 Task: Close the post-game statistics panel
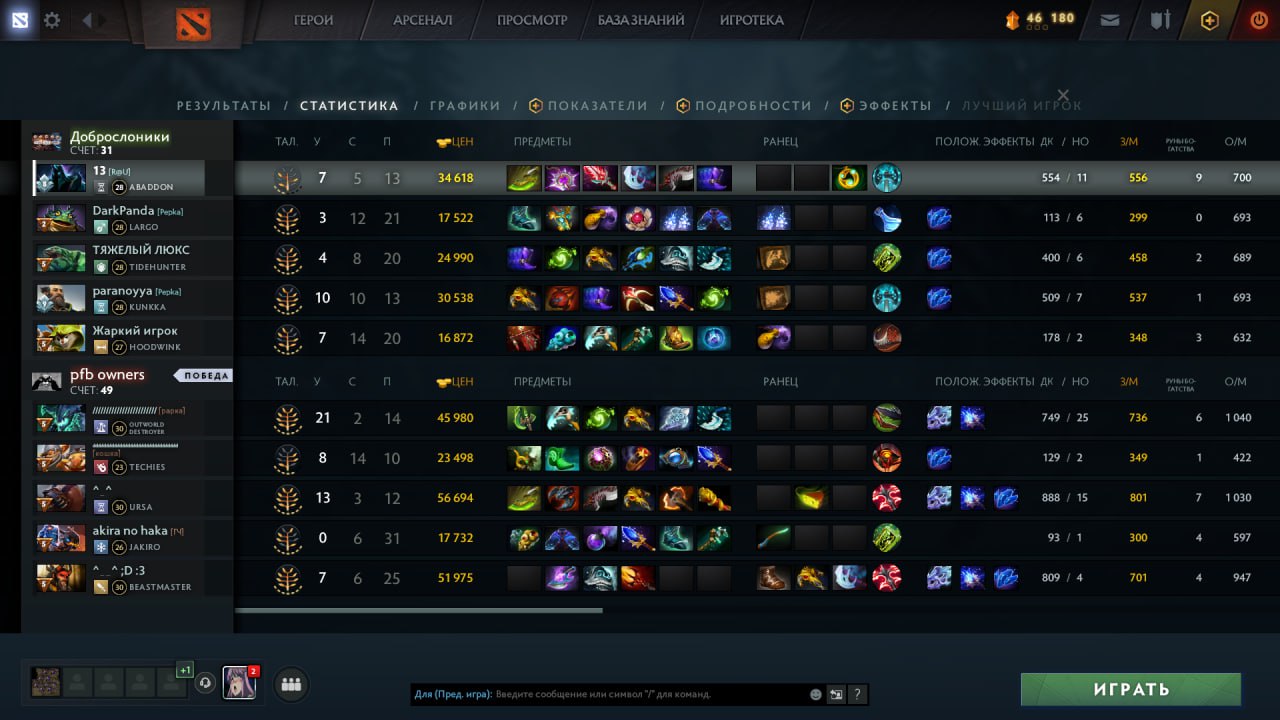pyautogui.click(x=1063, y=95)
